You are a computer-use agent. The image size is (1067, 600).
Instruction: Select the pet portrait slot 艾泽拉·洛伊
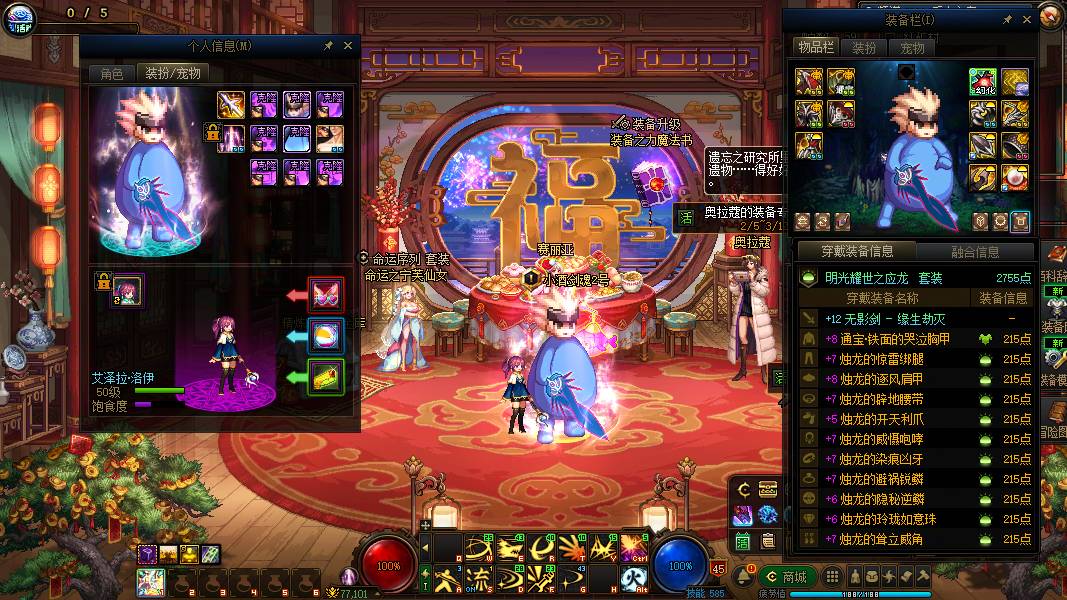(129, 291)
